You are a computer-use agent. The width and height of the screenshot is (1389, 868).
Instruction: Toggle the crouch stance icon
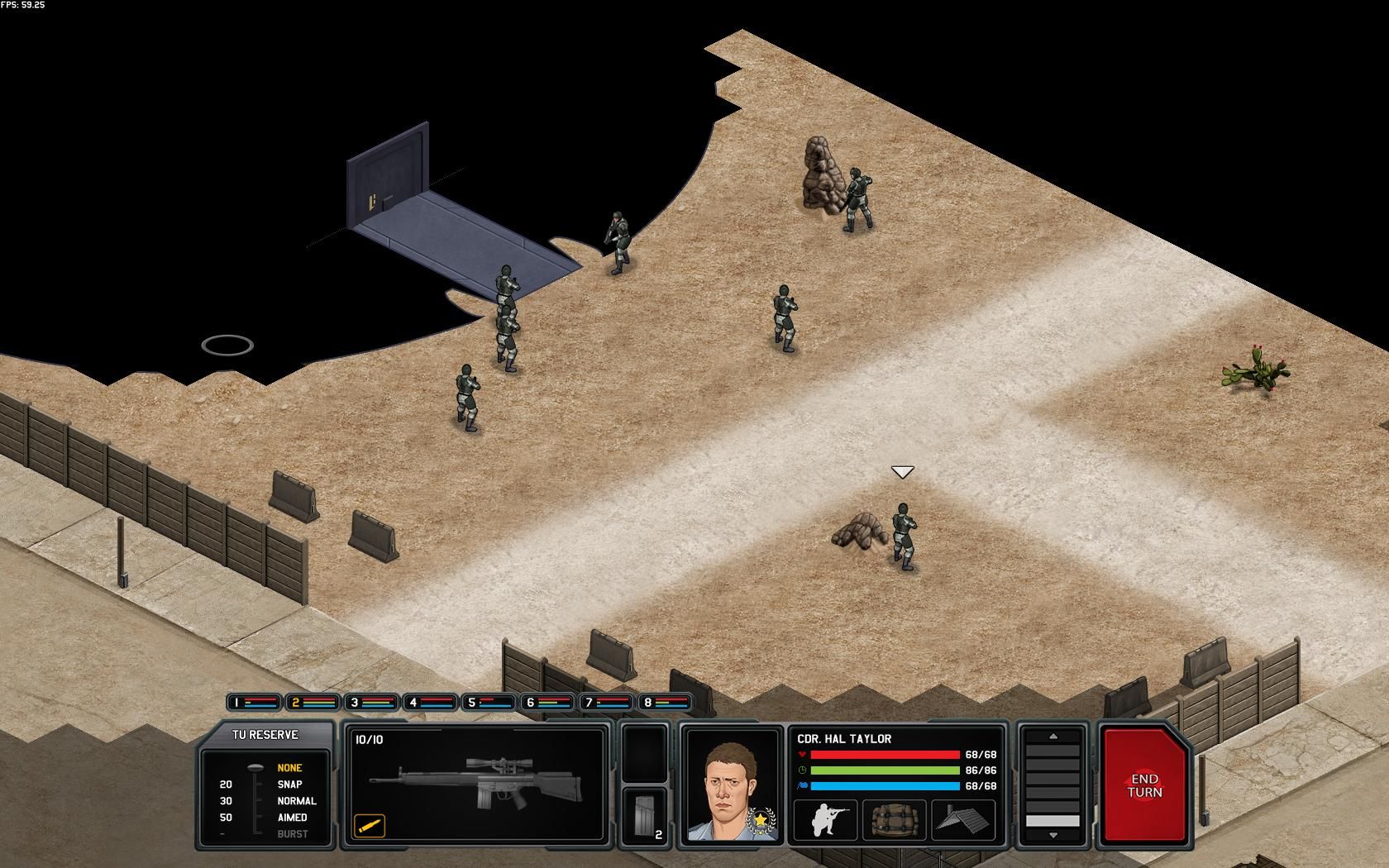(x=823, y=820)
